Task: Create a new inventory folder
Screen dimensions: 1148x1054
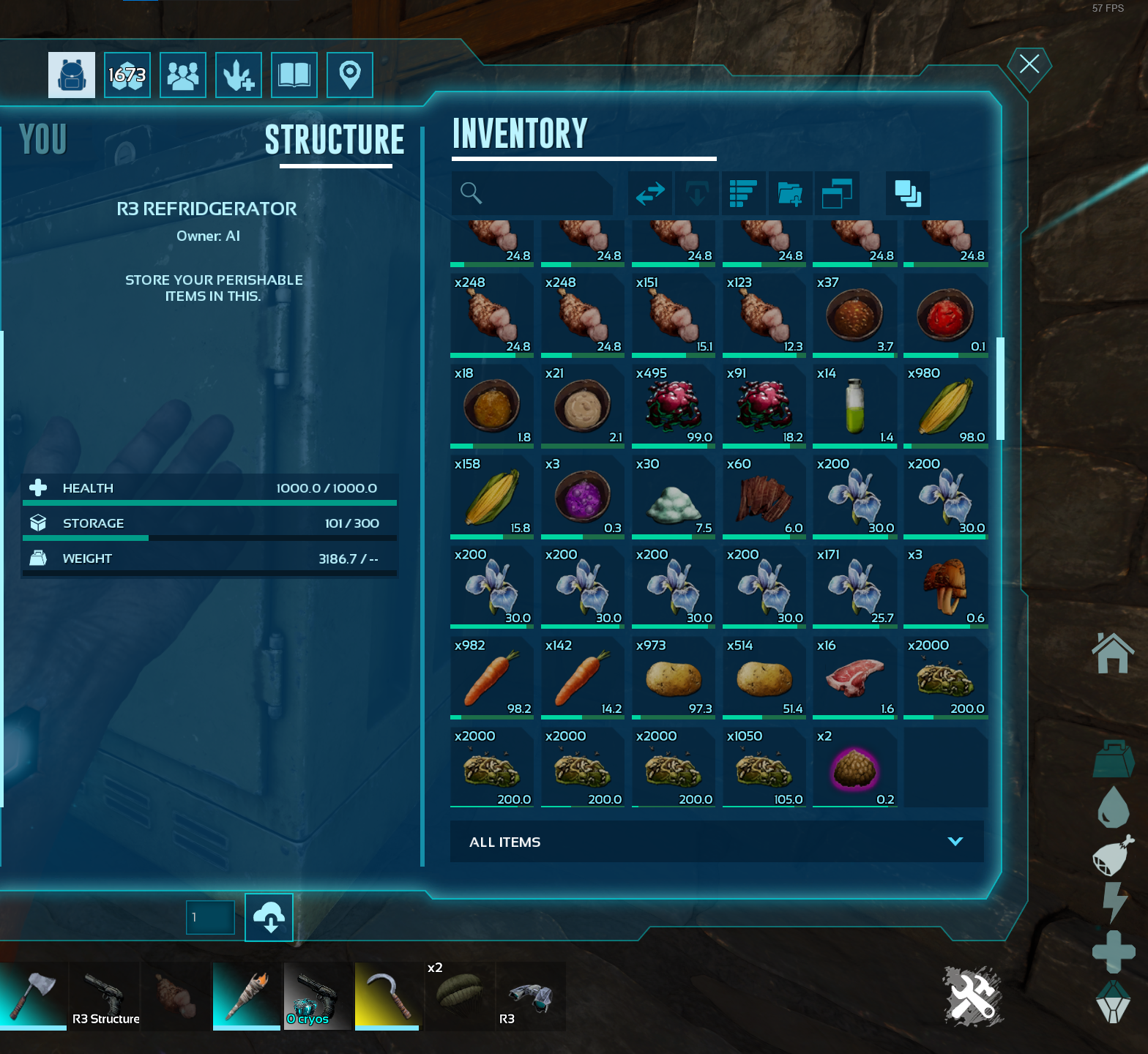Action: [790, 193]
